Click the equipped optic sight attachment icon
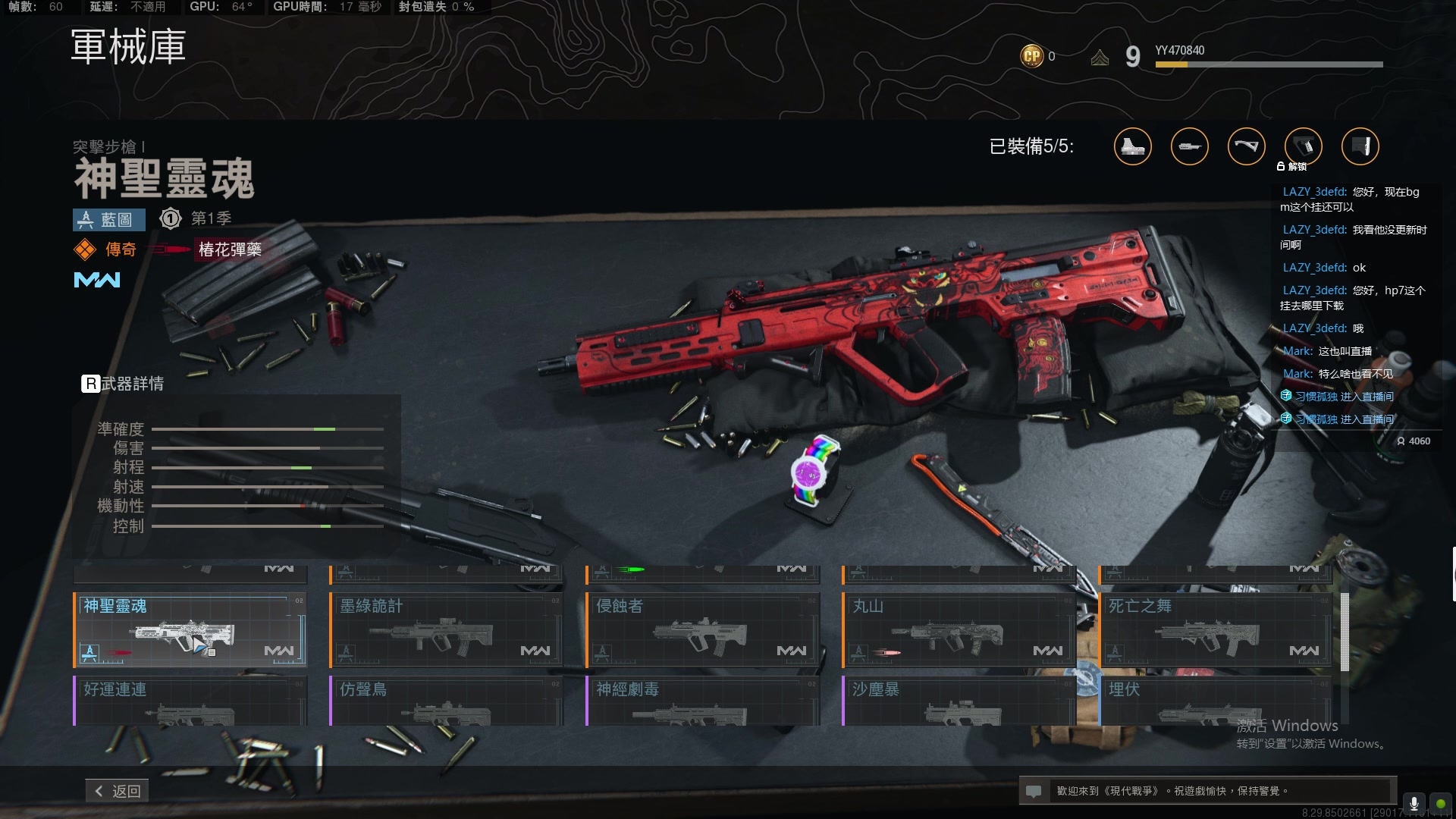Image resolution: width=1456 pixels, height=819 pixels. (x=1132, y=146)
